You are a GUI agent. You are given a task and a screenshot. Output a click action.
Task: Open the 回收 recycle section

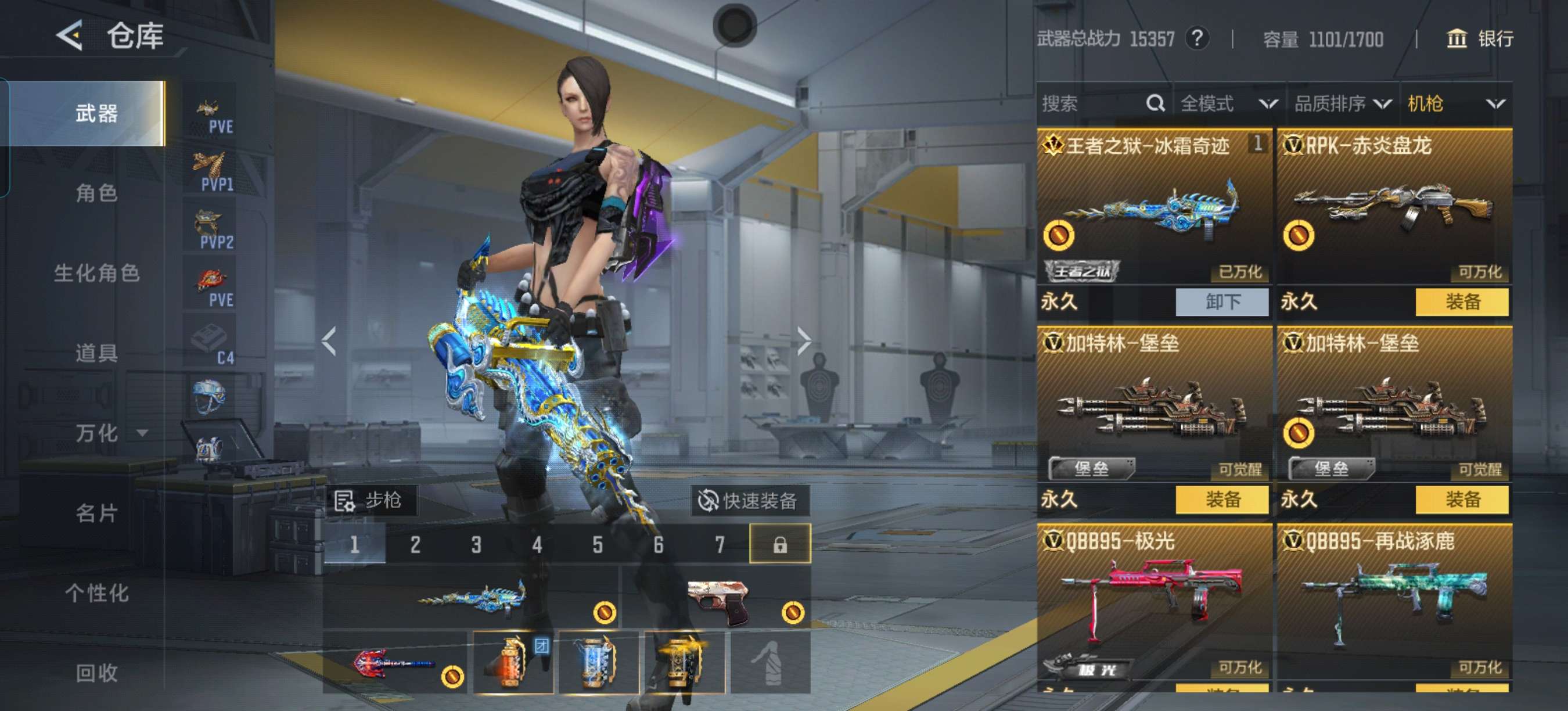(96, 673)
